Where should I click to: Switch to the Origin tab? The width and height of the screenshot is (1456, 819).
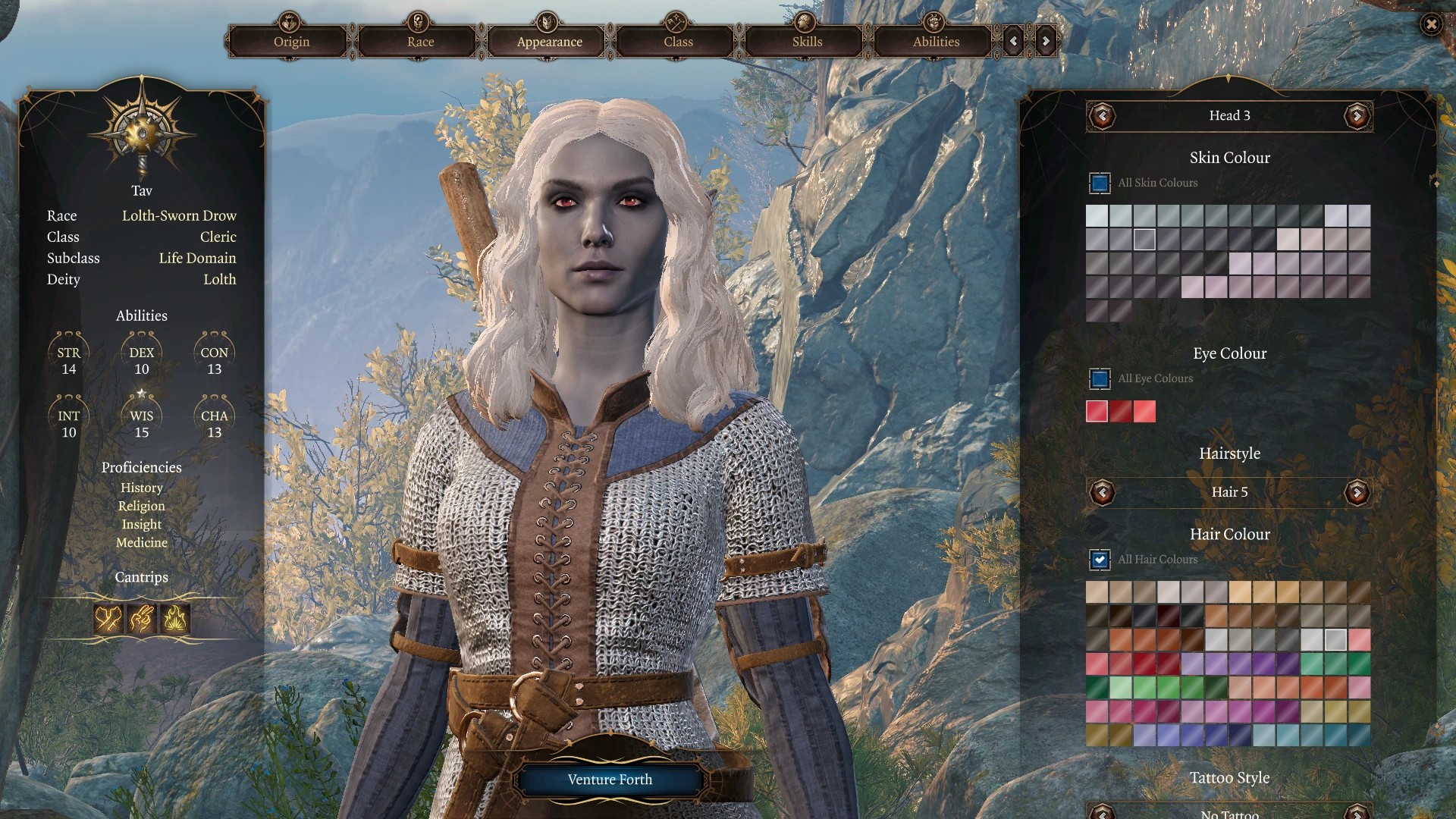coord(291,42)
